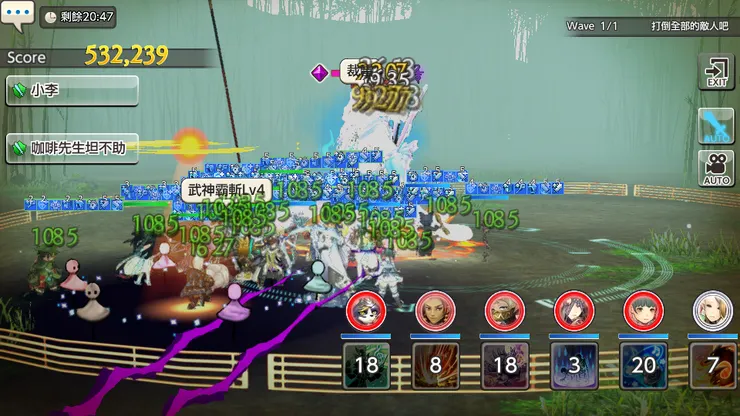The width and height of the screenshot is (740, 416).
Task: Toggle the auto camera button
Action: [x=716, y=167]
